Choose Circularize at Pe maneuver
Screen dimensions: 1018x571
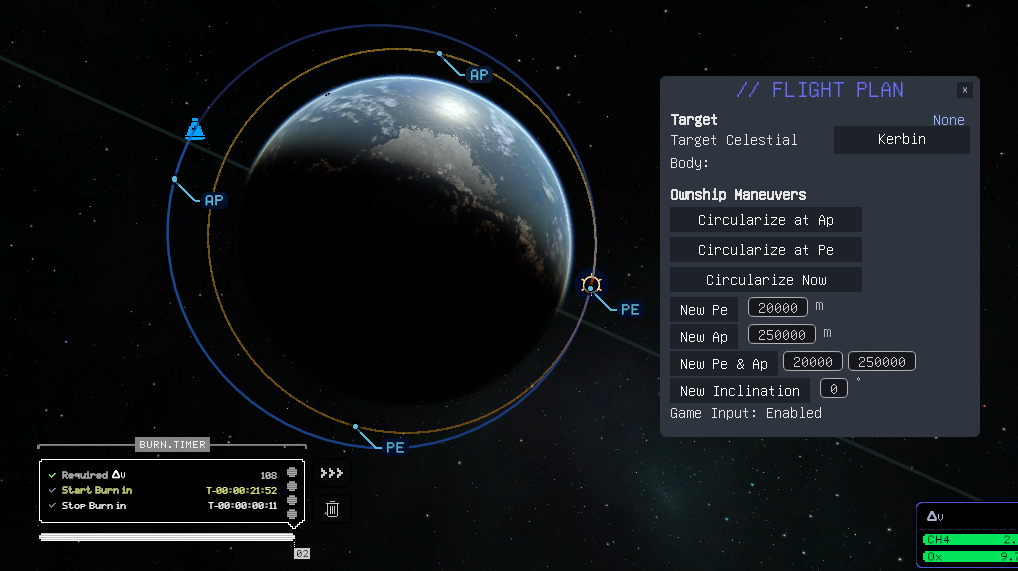(765, 250)
